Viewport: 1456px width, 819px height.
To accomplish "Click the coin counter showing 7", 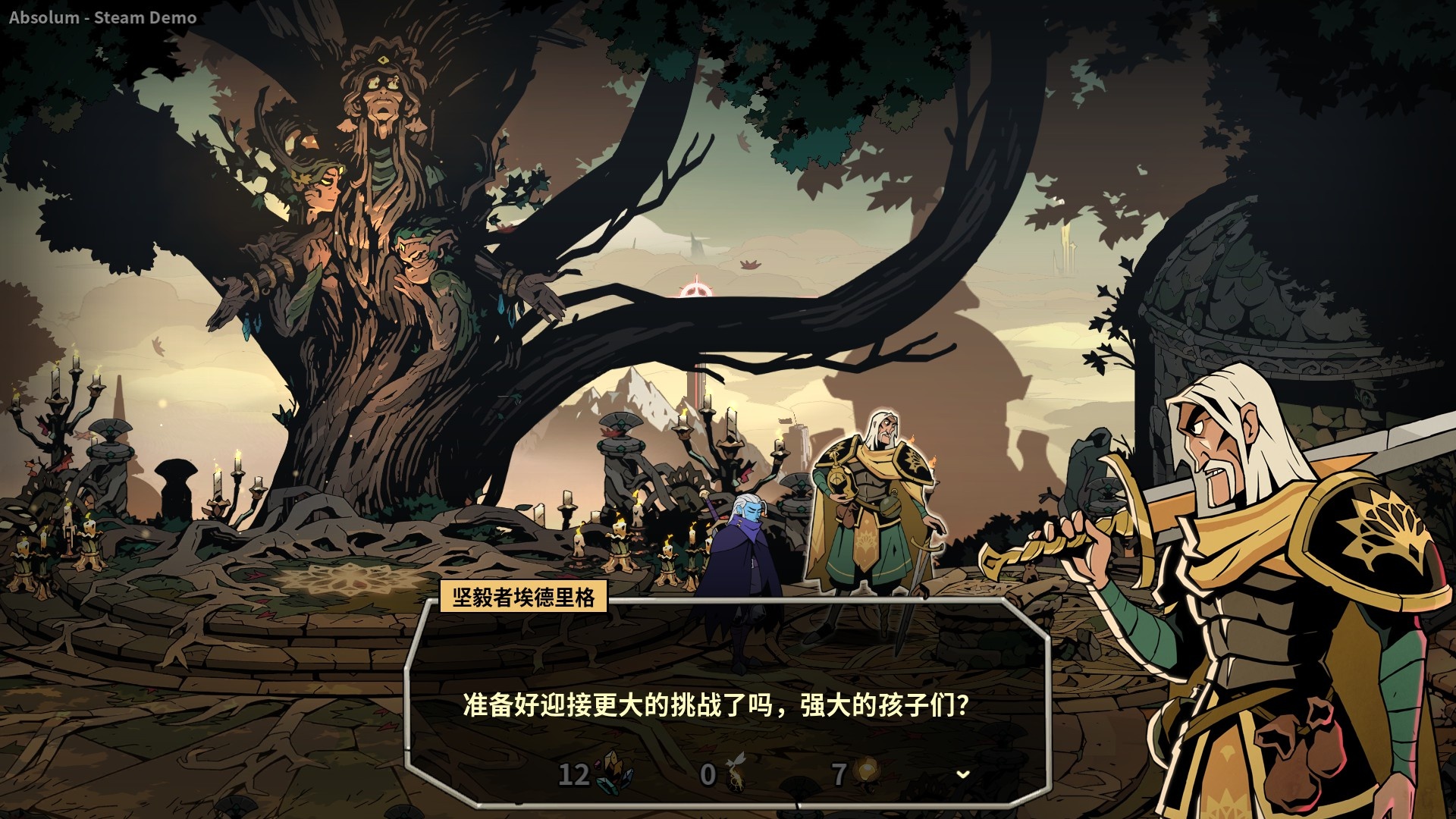I will point(840,773).
